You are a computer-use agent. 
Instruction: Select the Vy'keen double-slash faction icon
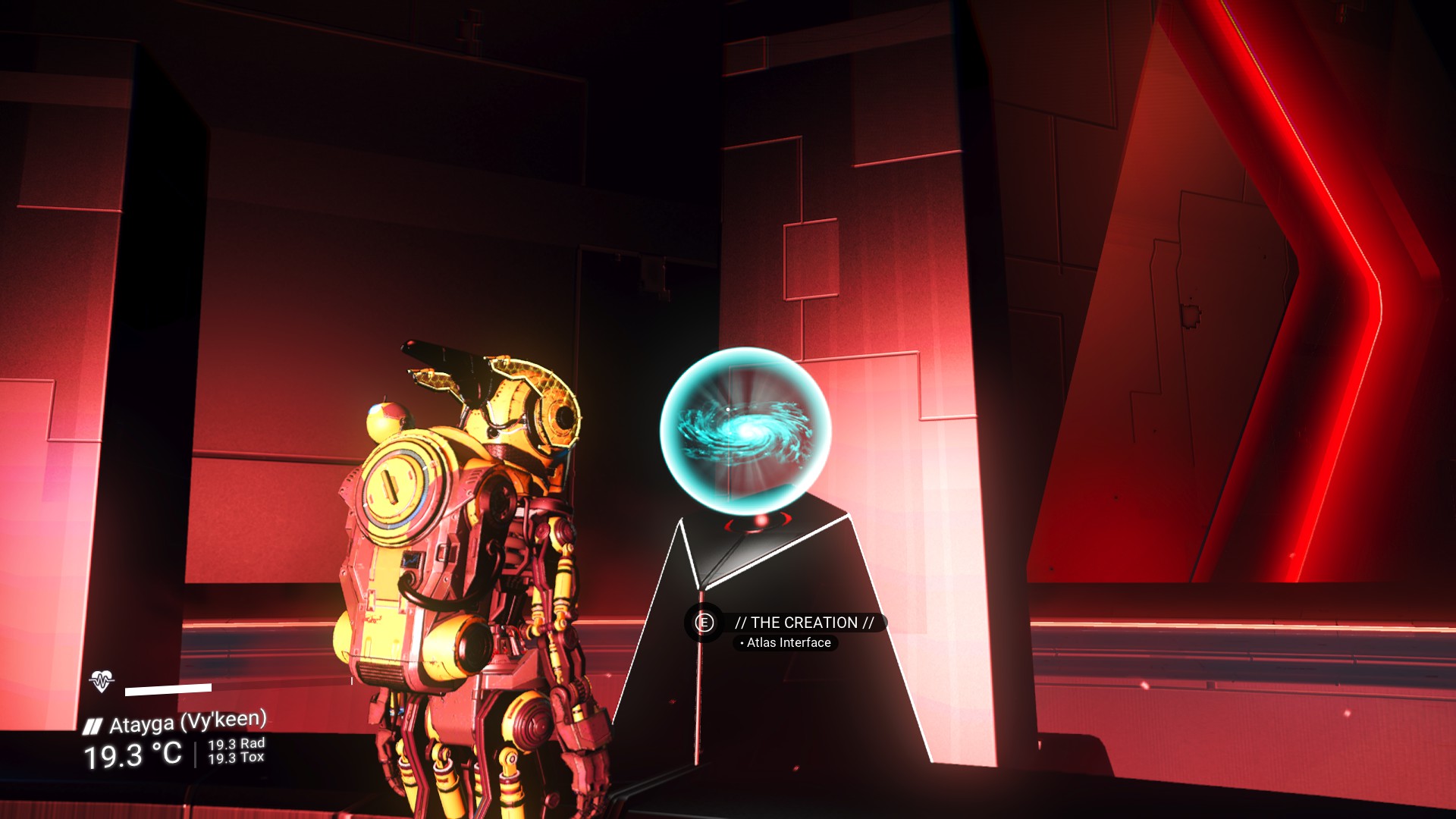[x=91, y=724]
